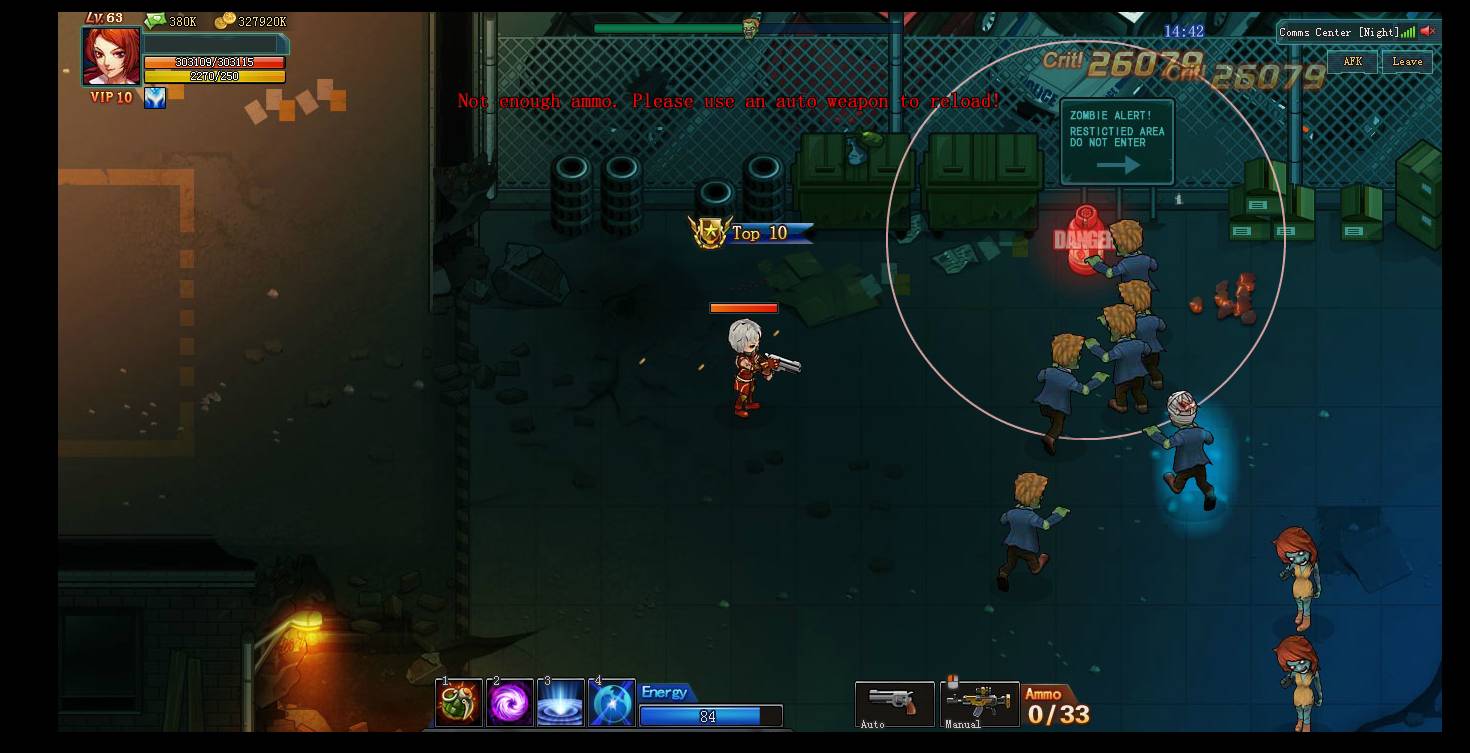The image size is (1470, 753).
Task: Select the Manual rifle weapon slot
Action: click(979, 702)
